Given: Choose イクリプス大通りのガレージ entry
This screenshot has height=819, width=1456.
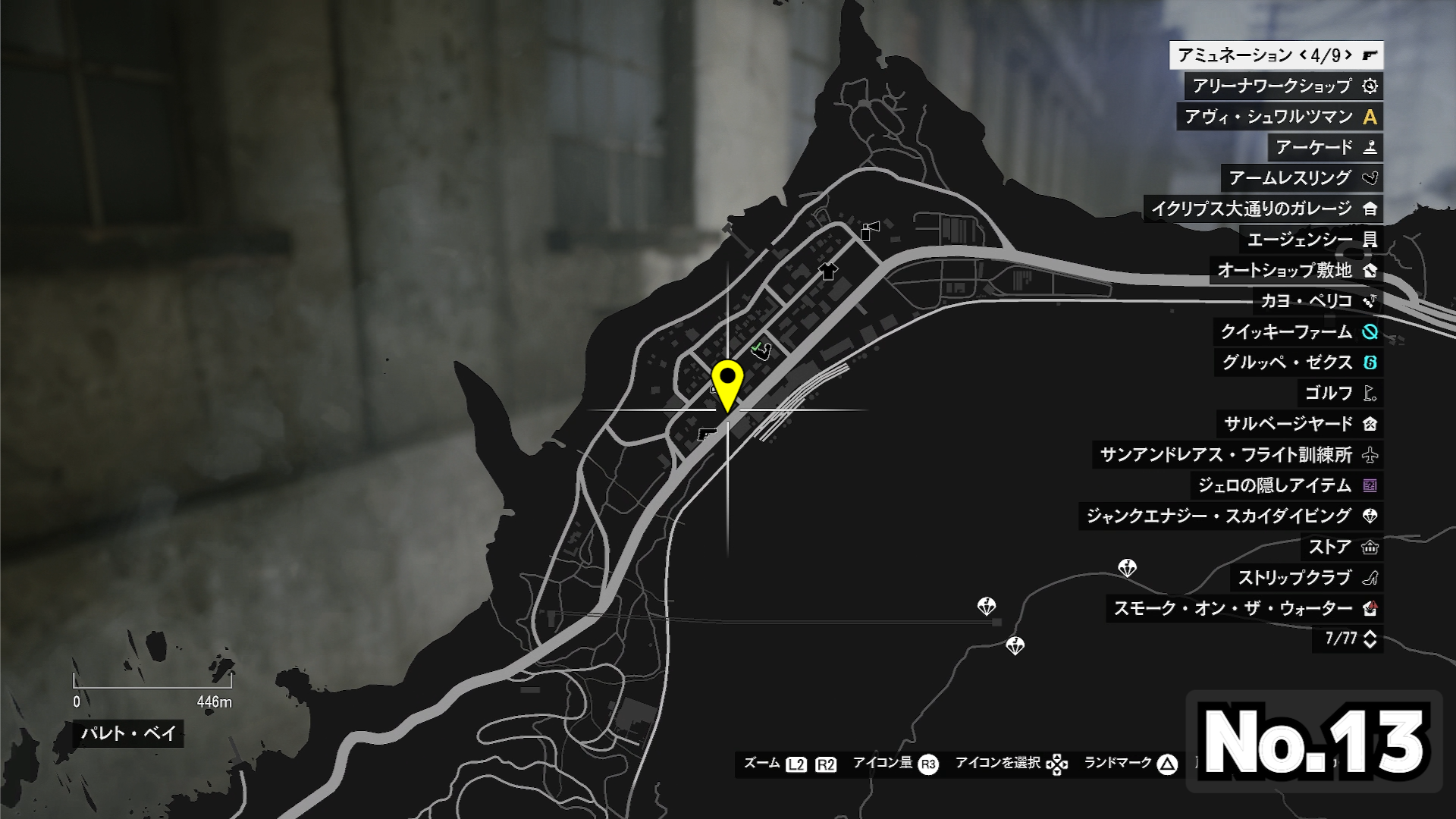Looking at the screenshot, I should click(1263, 209).
